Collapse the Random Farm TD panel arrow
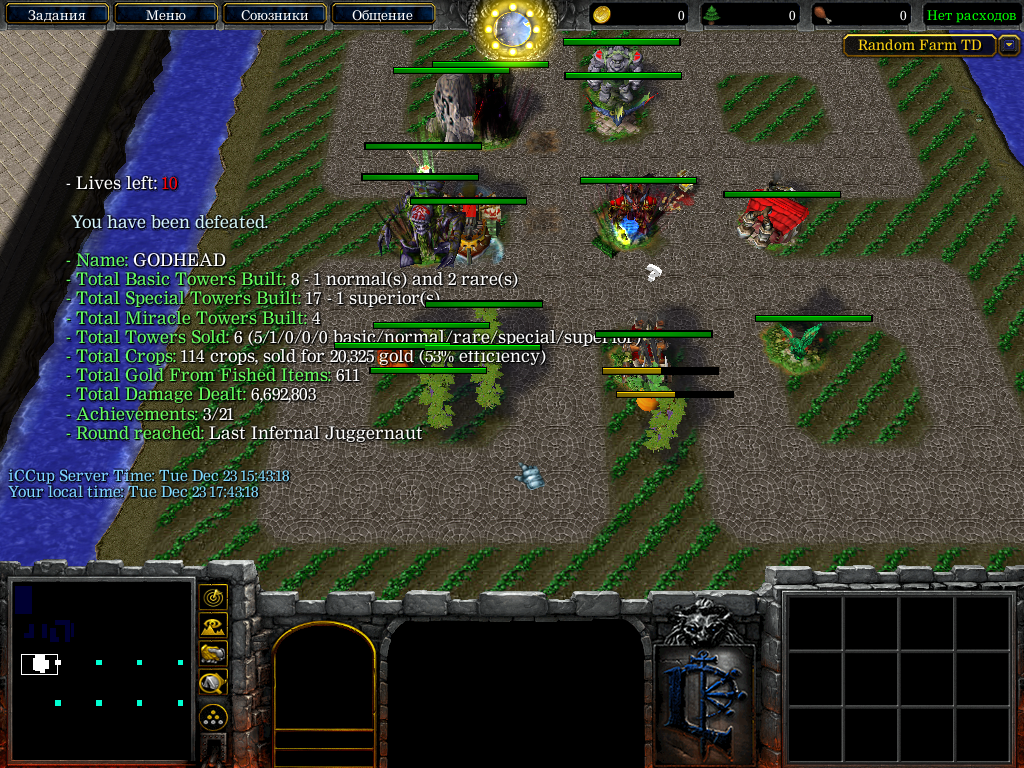The width and height of the screenshot is (1024, 768). point(1009,45)
